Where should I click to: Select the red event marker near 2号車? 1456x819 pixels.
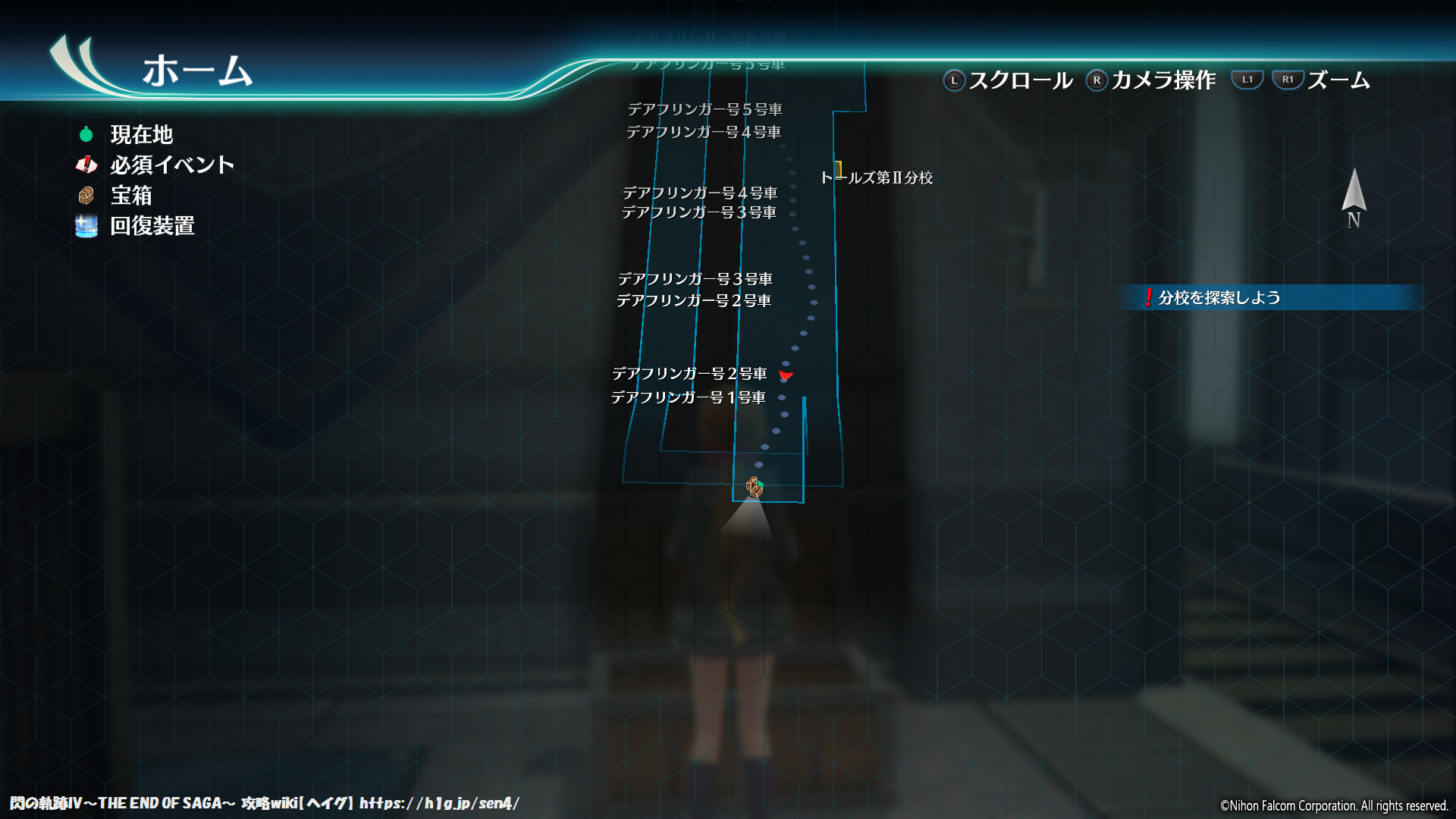tap(787, 375)
